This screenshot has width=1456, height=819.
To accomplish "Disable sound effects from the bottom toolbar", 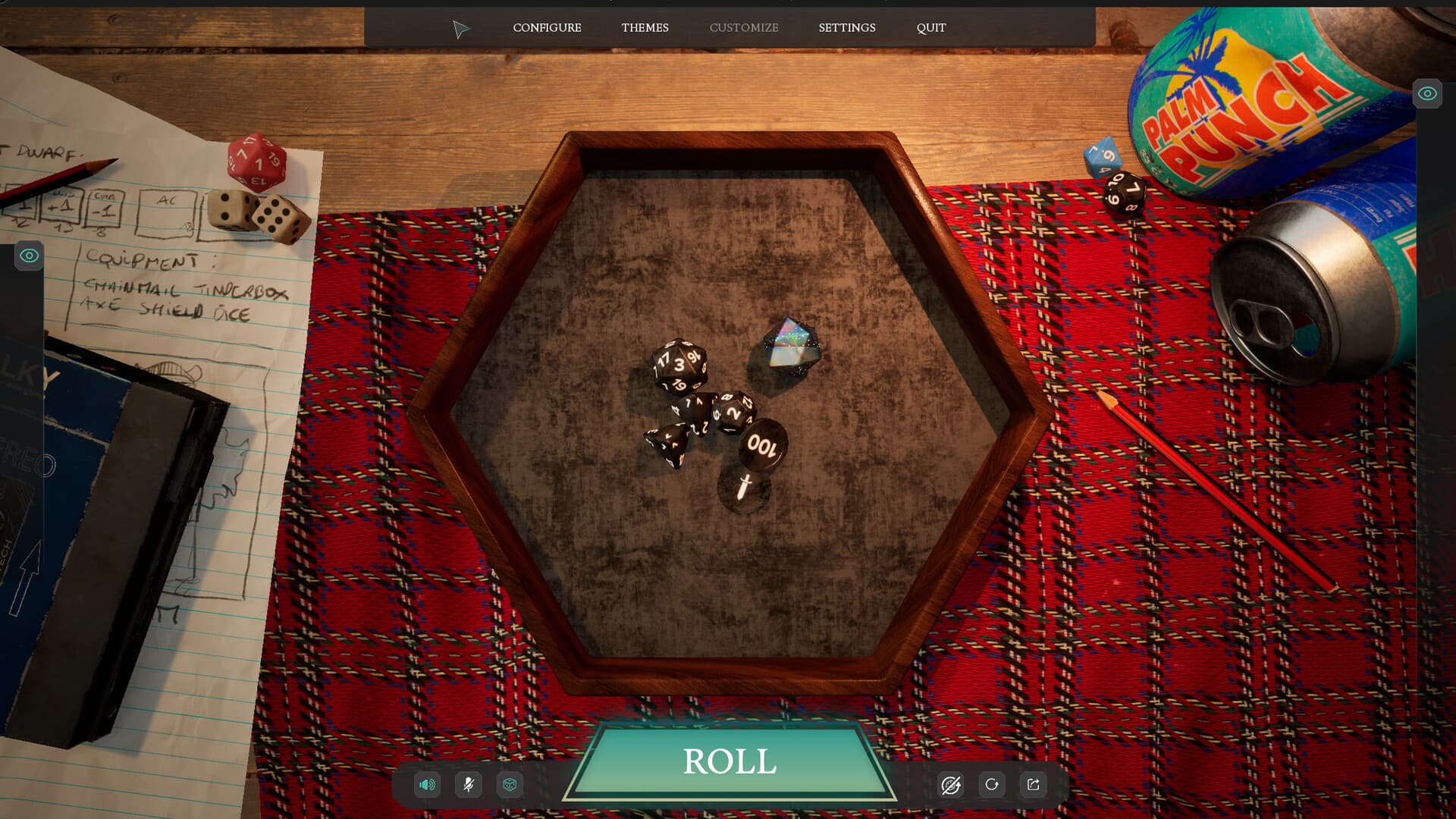I will (427, 786).
